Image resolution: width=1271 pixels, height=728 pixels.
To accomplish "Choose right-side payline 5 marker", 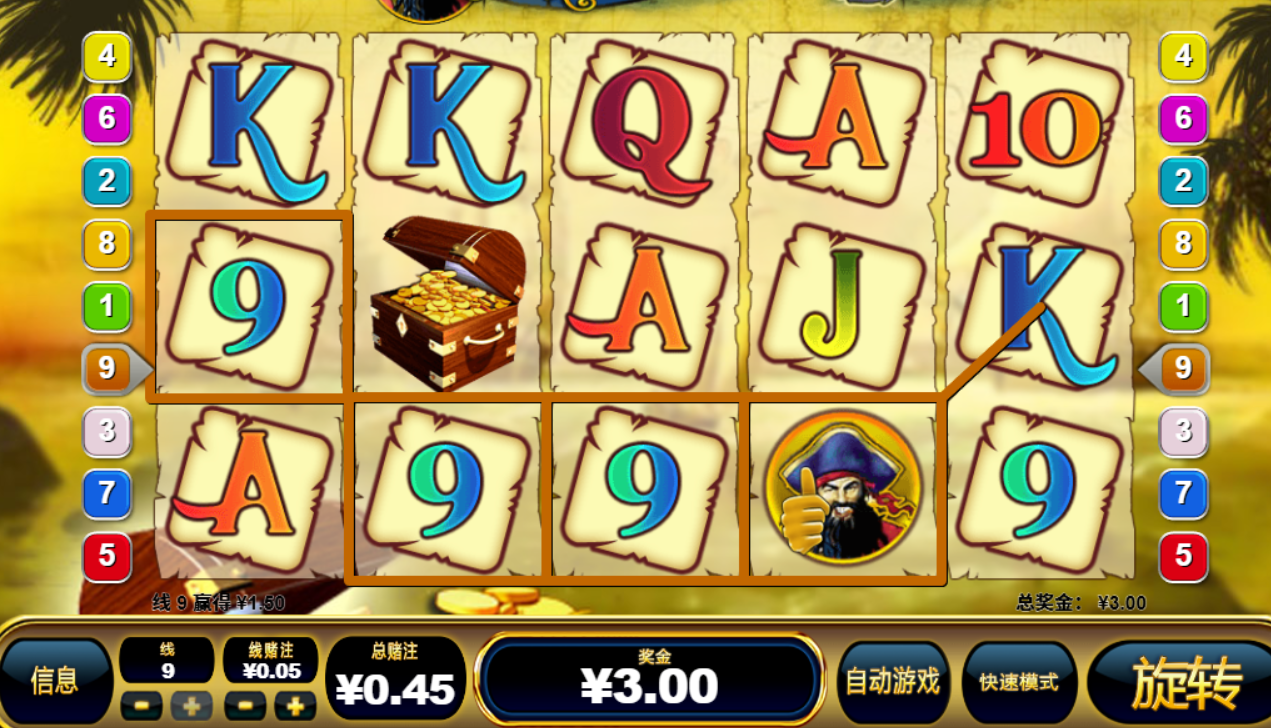I will coord(1183,556).
